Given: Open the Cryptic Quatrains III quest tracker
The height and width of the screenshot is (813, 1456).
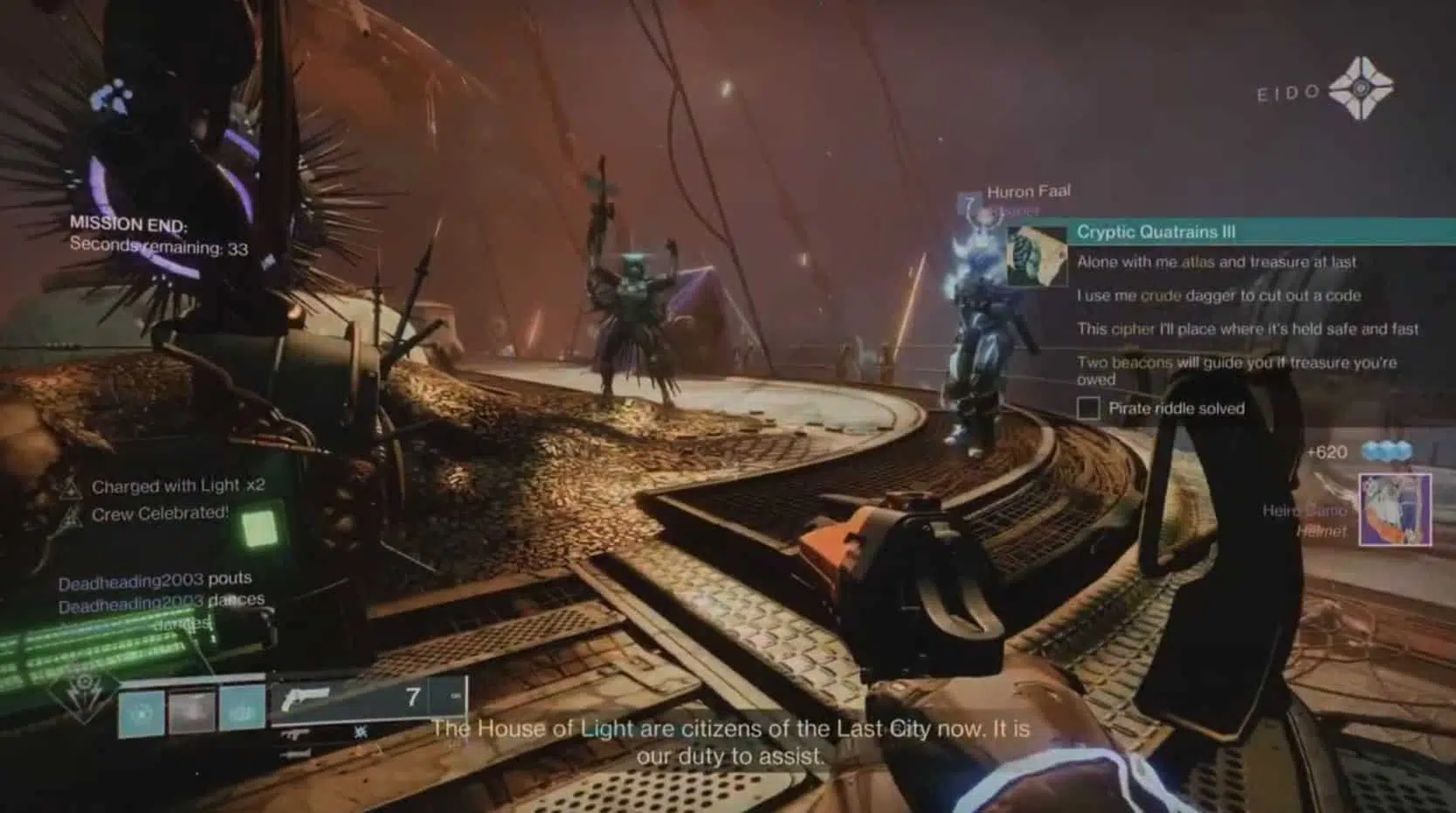Looking at the screenshot, I should [x=1156, y=232].
